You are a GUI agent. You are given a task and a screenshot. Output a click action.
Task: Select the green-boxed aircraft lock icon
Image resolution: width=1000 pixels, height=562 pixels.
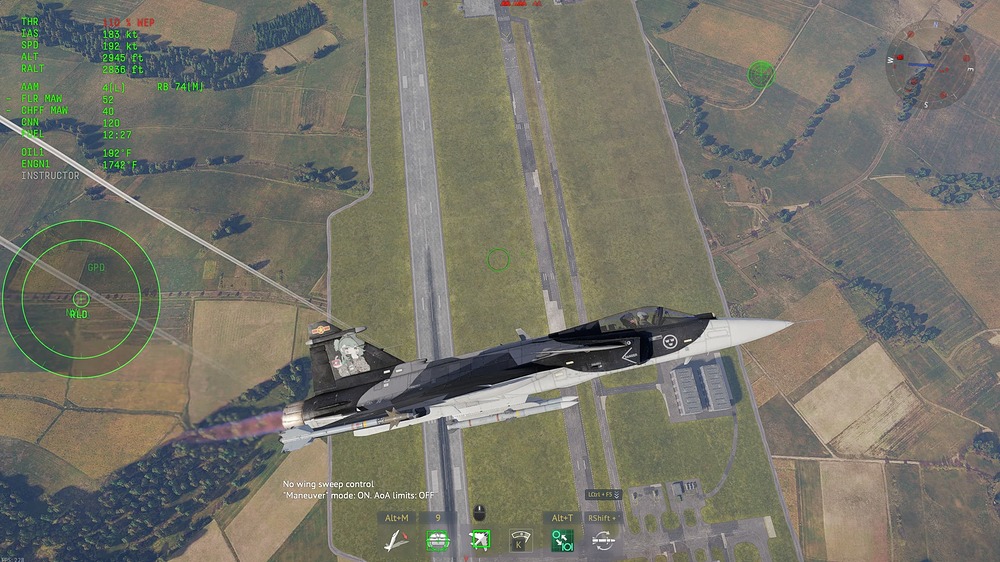(x=479, y=541)
